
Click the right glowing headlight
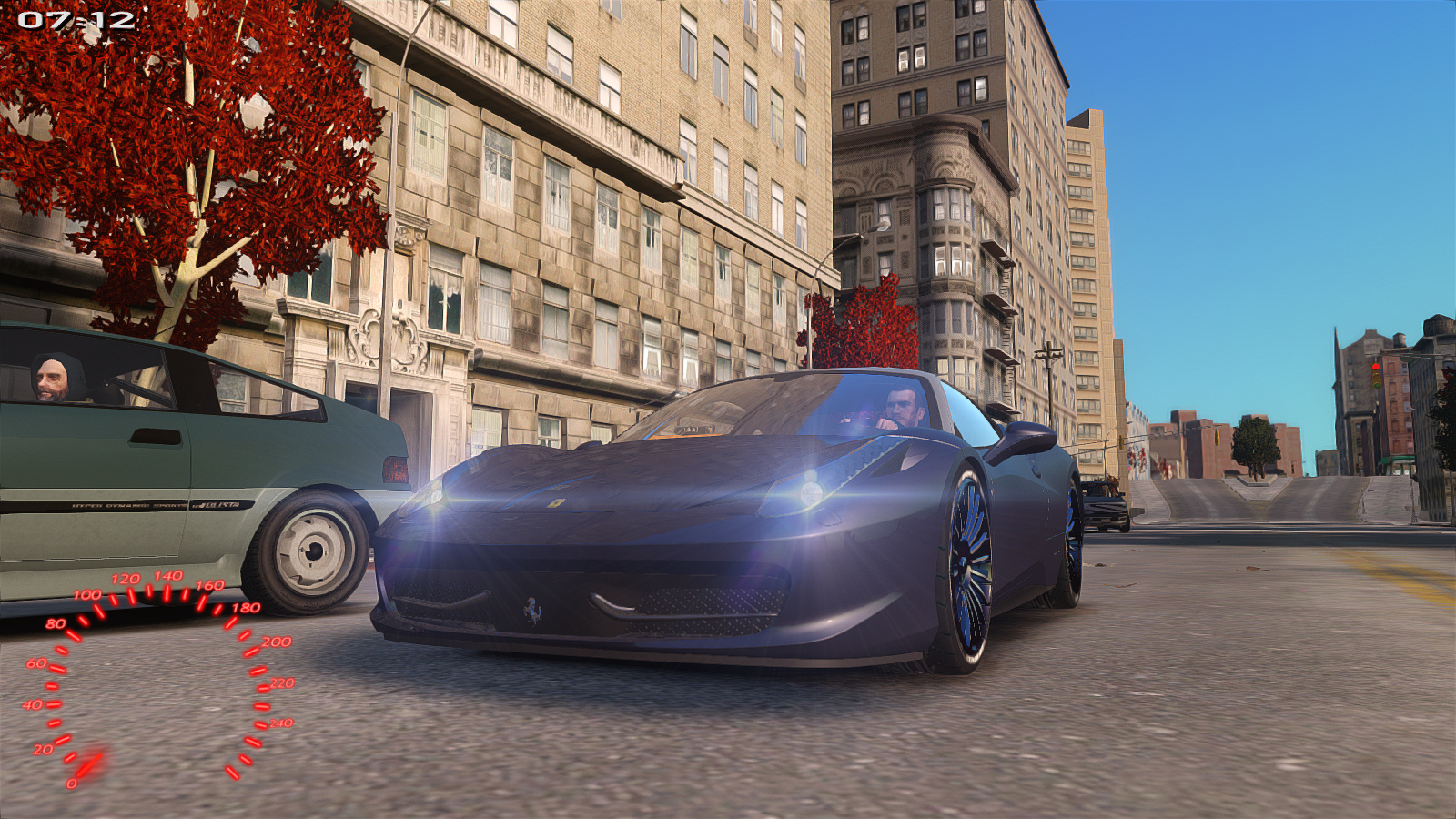812,491
